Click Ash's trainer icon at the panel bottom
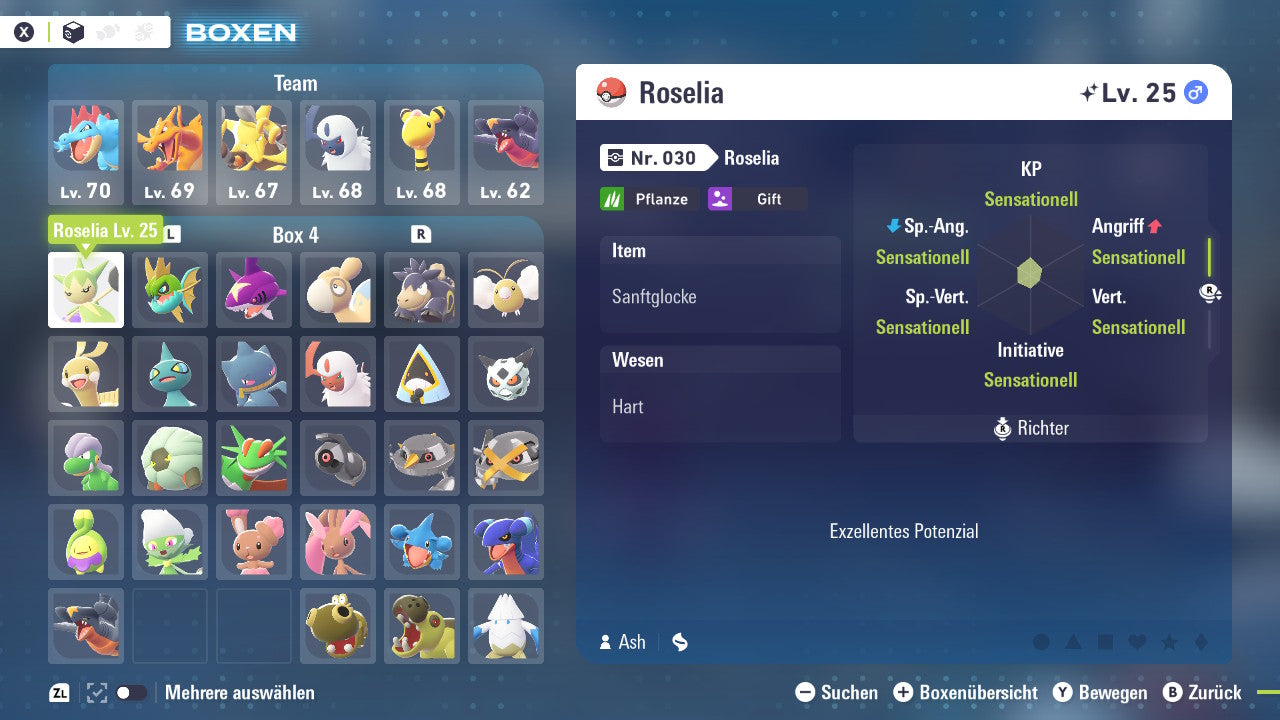Image resolution: width=1280 pixels, height=720 pixels. (605, 642)
